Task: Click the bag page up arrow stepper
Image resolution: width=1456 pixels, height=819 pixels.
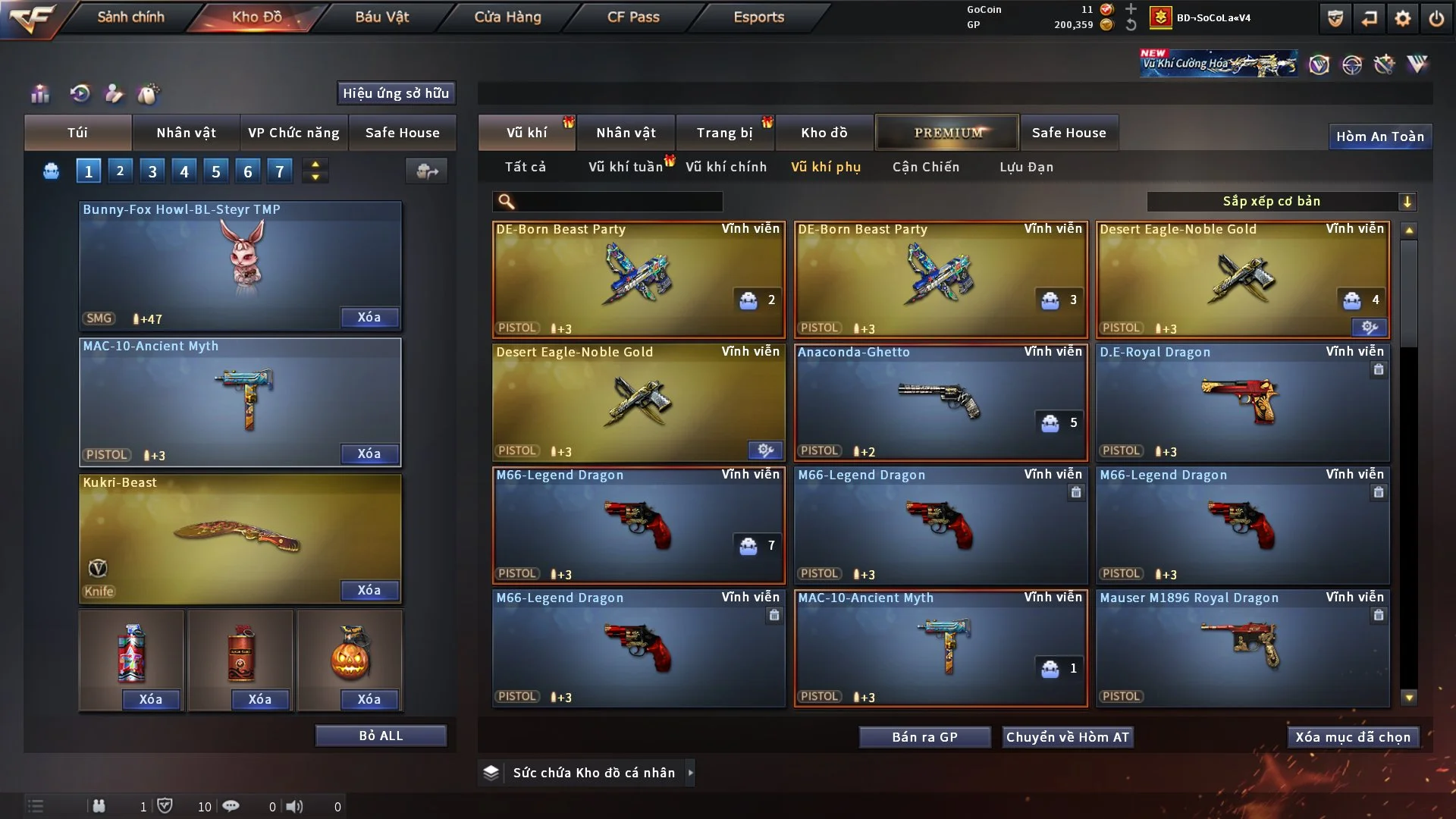Action: (x=315, y=164)
